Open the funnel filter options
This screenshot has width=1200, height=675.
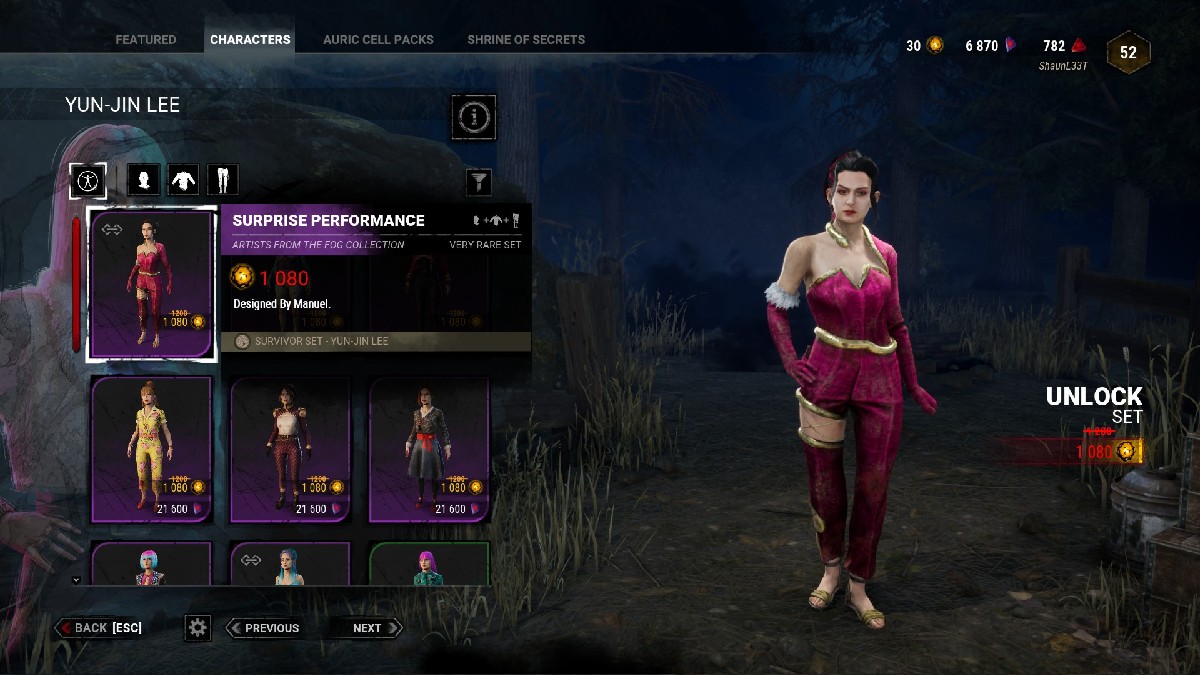coord(480,181)
